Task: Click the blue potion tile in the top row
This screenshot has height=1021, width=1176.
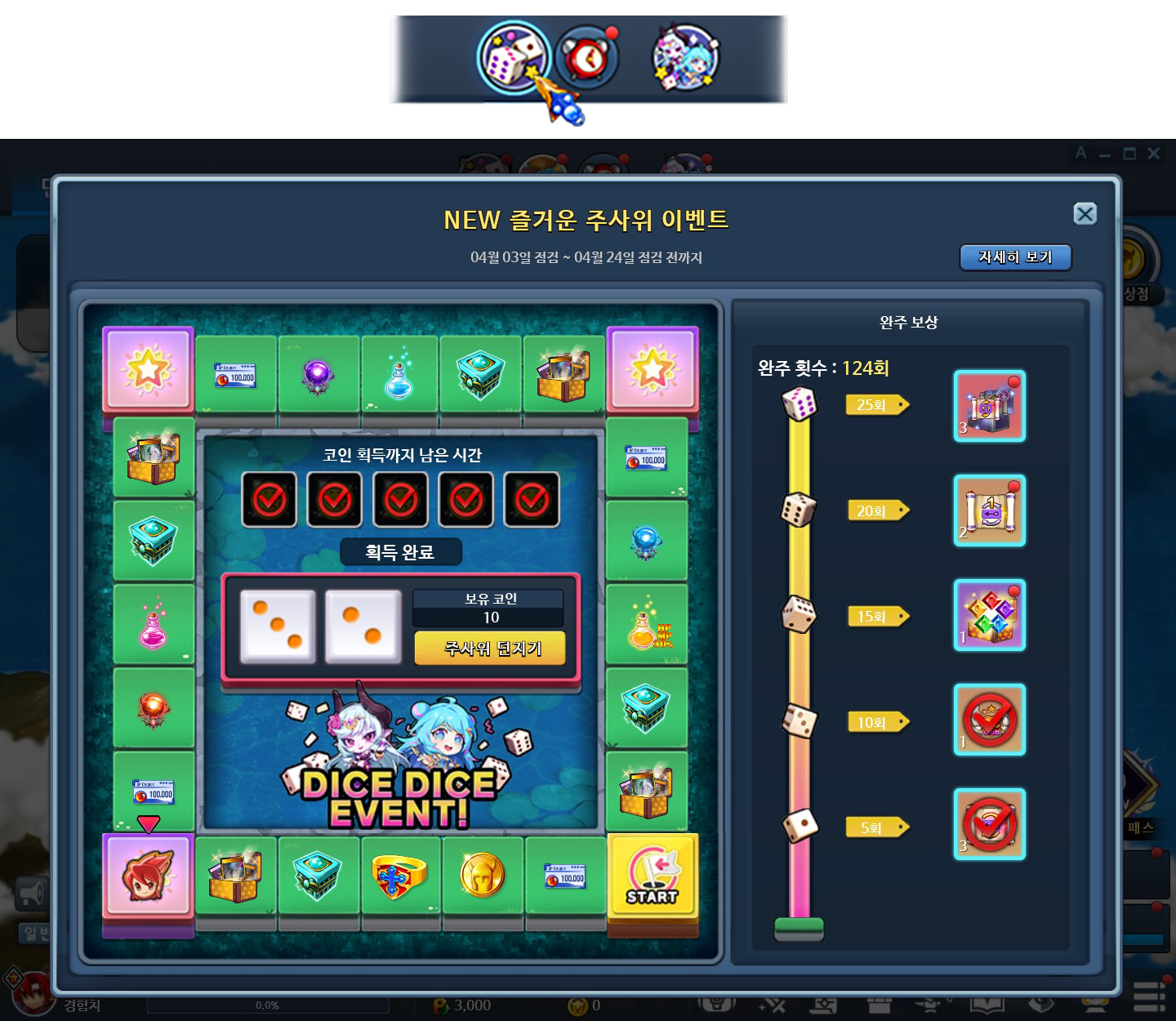Action: coord(398,372)
